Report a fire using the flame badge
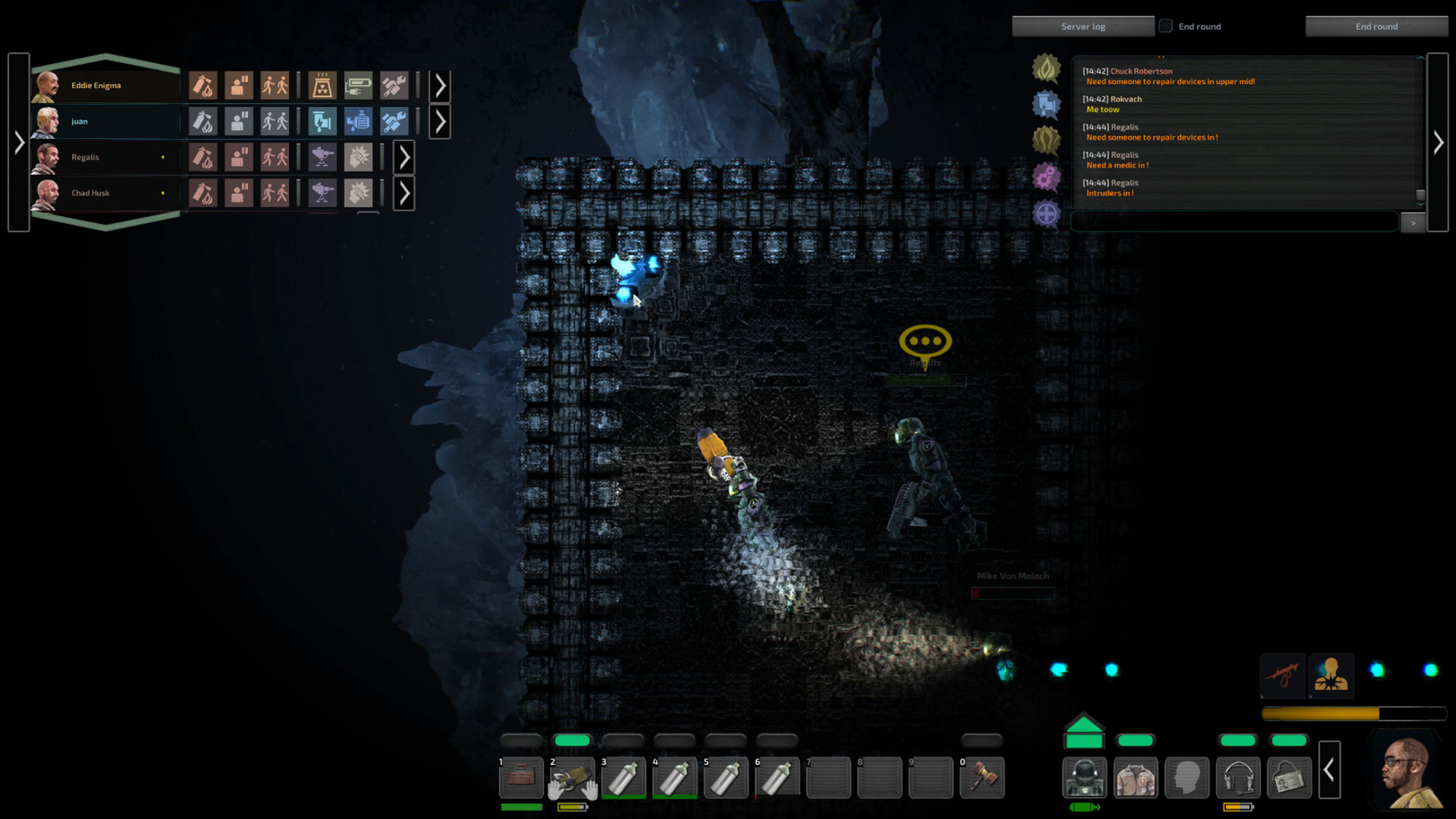 coord(1046,67)
